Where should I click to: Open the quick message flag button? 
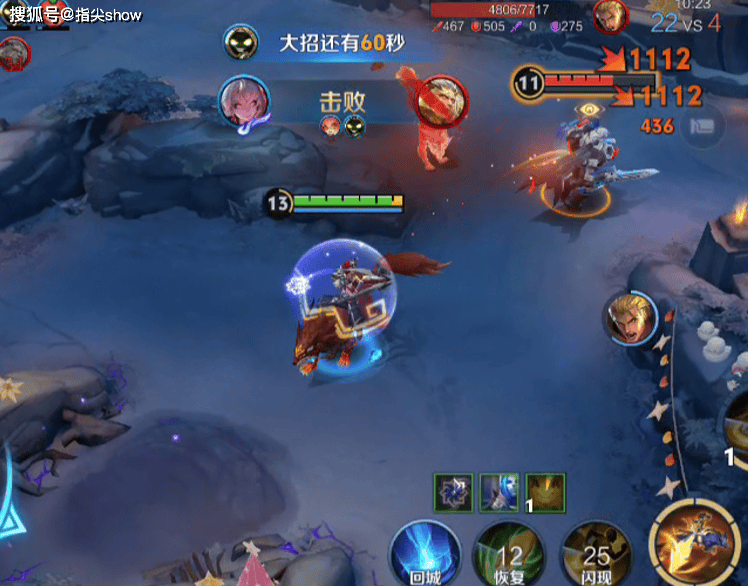706,126
